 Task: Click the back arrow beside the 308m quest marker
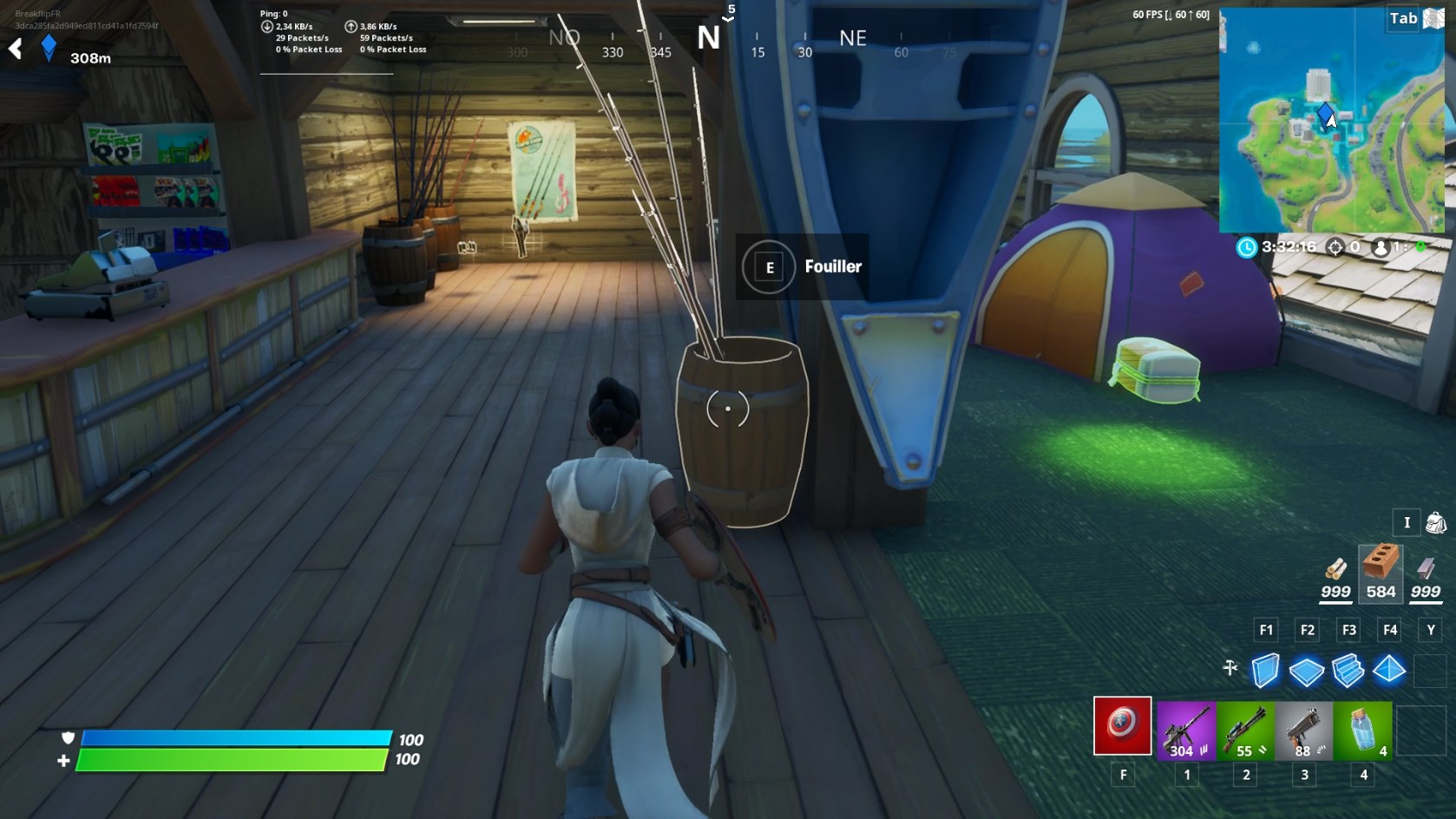point(14,49)
